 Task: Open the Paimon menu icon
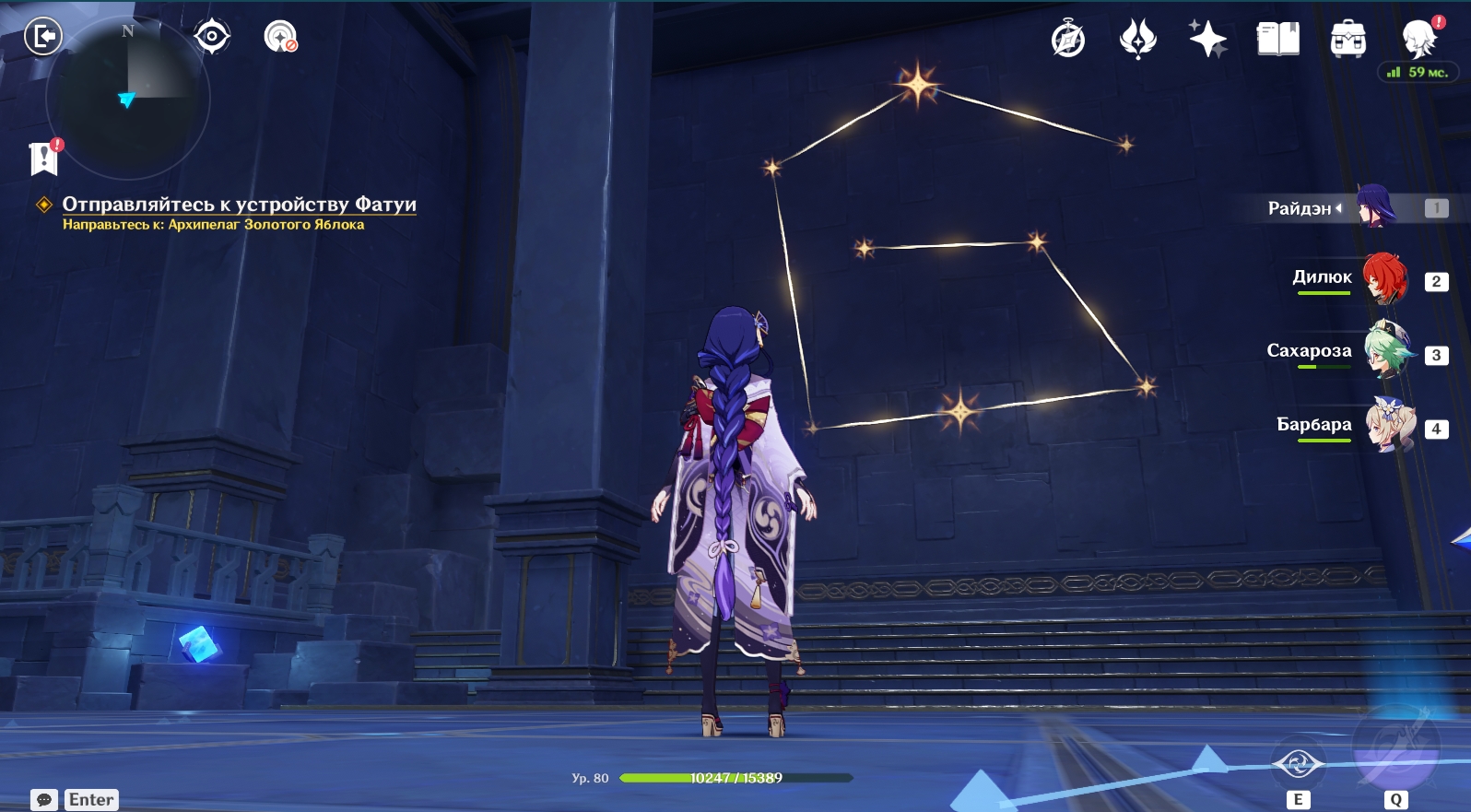click(1418, 40)
